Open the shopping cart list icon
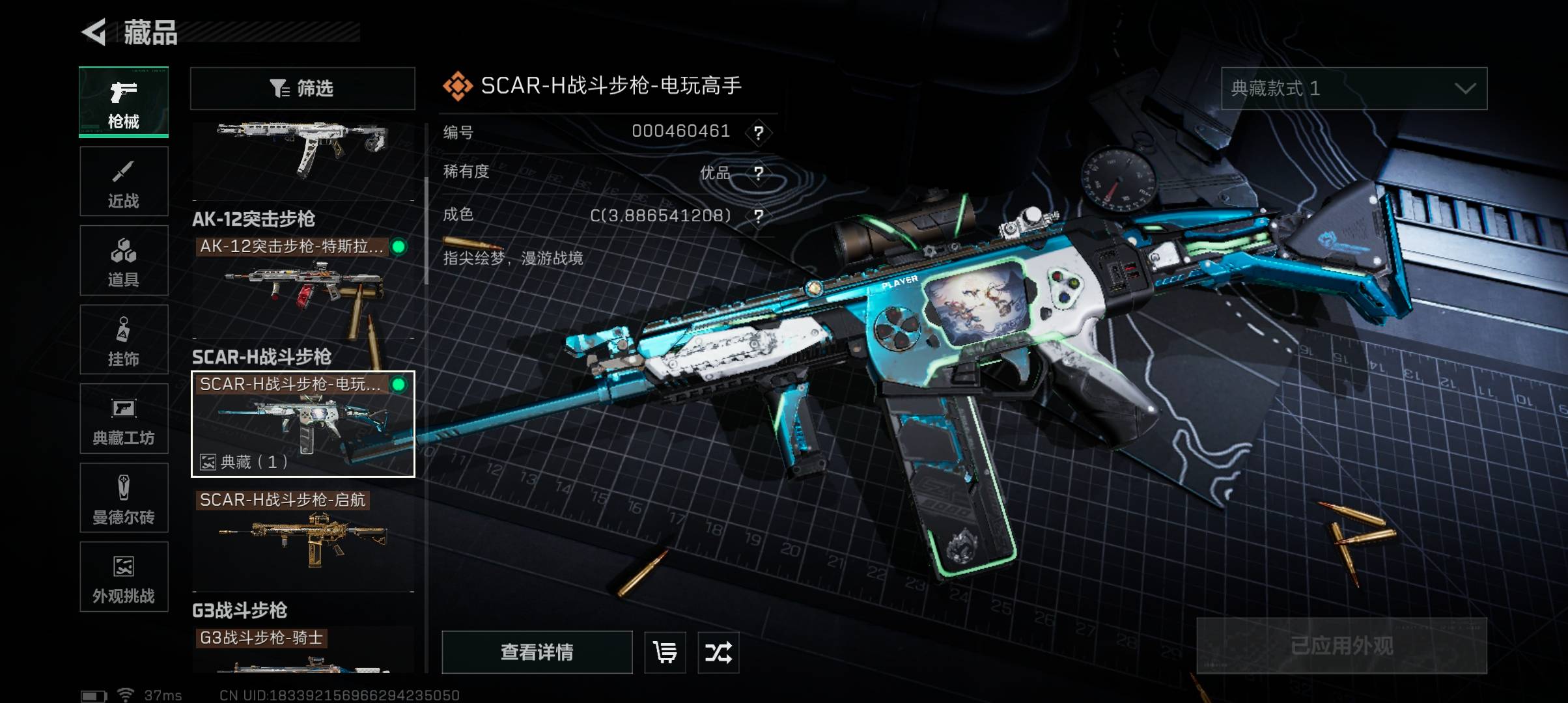This screenshot has height=703, width=1568. (665, 652)
